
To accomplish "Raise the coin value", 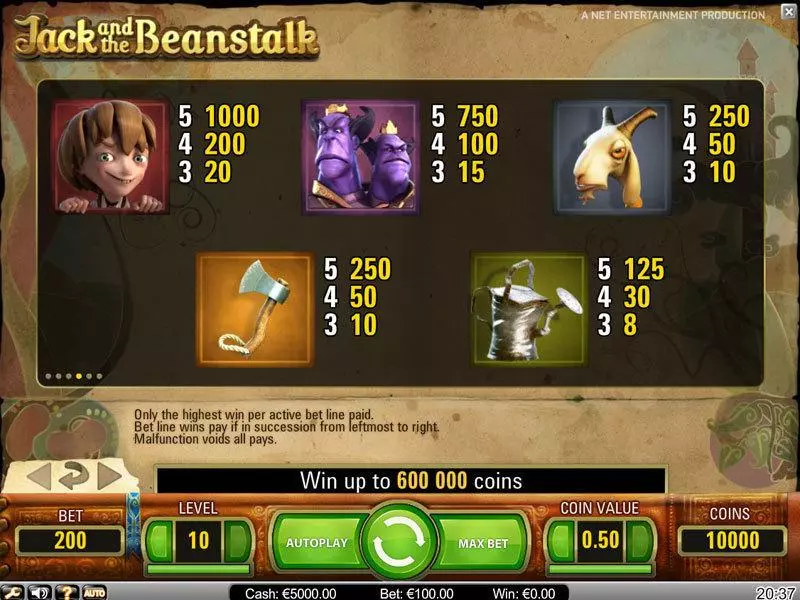I will pos(640,541).
